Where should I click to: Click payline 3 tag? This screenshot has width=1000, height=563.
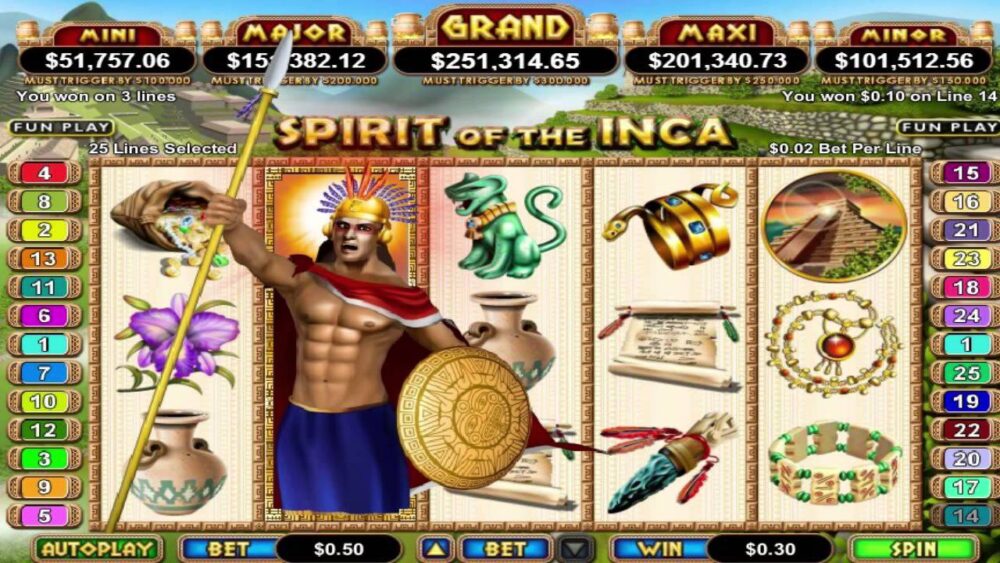tap(44, 459)
